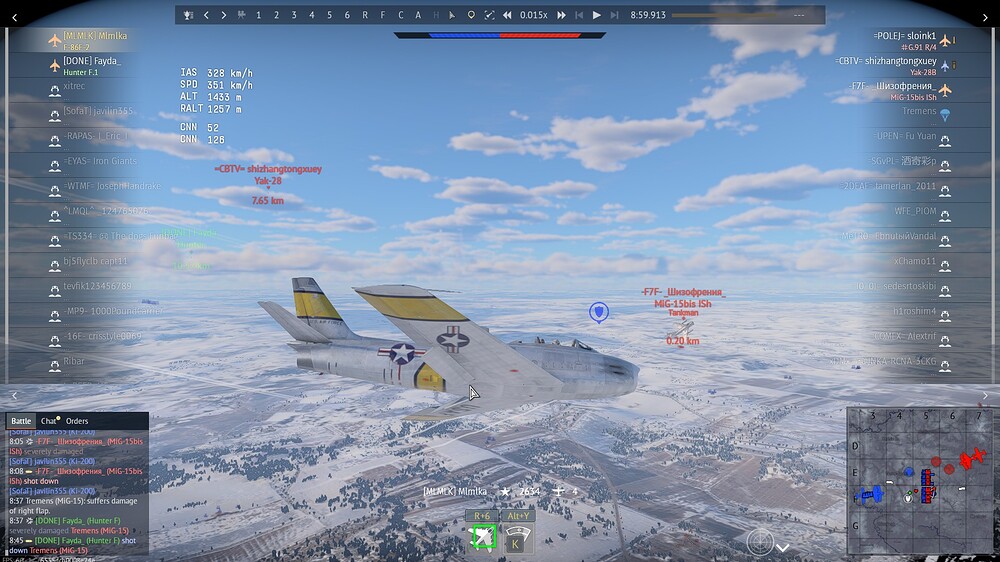Switch to the previous player view
This screenshot has width=1000, height=562.
click(205, 15)
